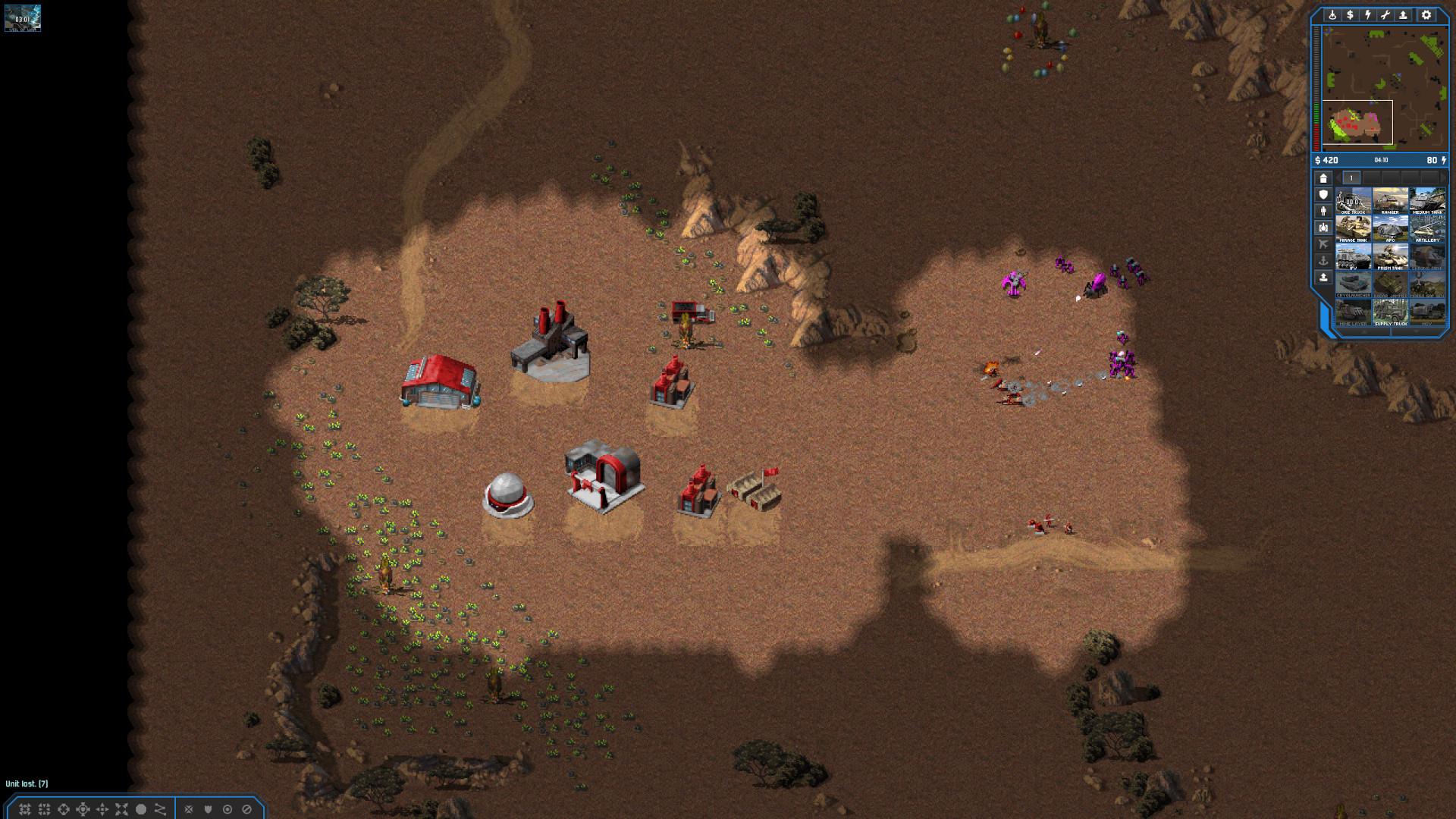Viewport: 1456px width, 819px height.
Task: Build an APC unit
Action: pyautogui.click(x=1390, y=229)
